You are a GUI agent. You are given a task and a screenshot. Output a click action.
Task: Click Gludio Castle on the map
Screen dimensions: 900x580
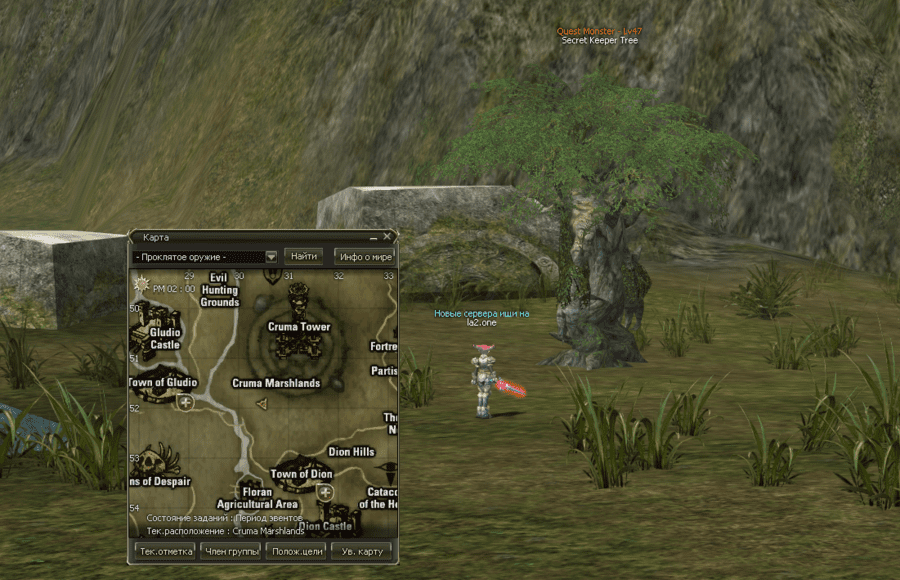click(x=165, y=338)
